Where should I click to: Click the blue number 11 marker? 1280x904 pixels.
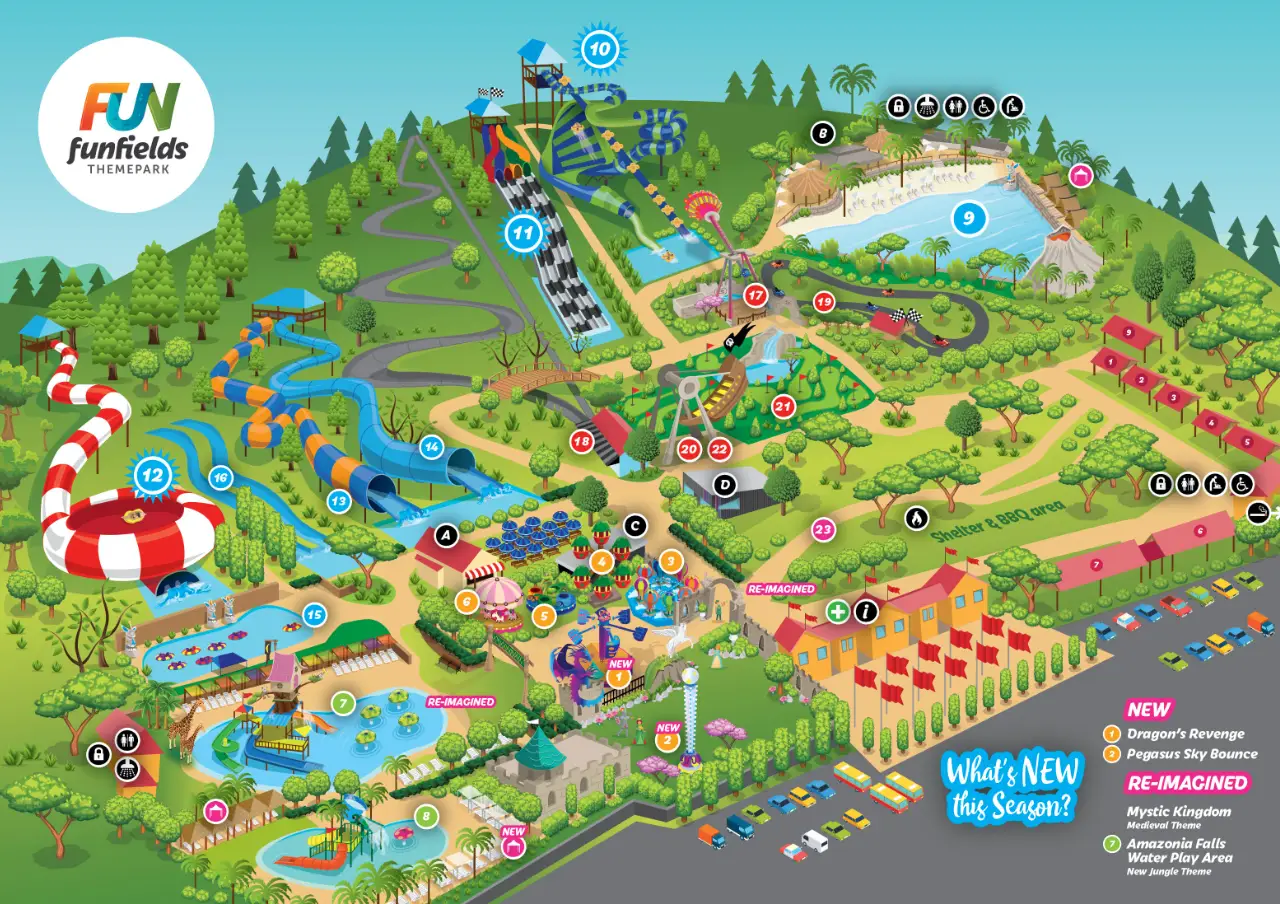tap(522, 234)
